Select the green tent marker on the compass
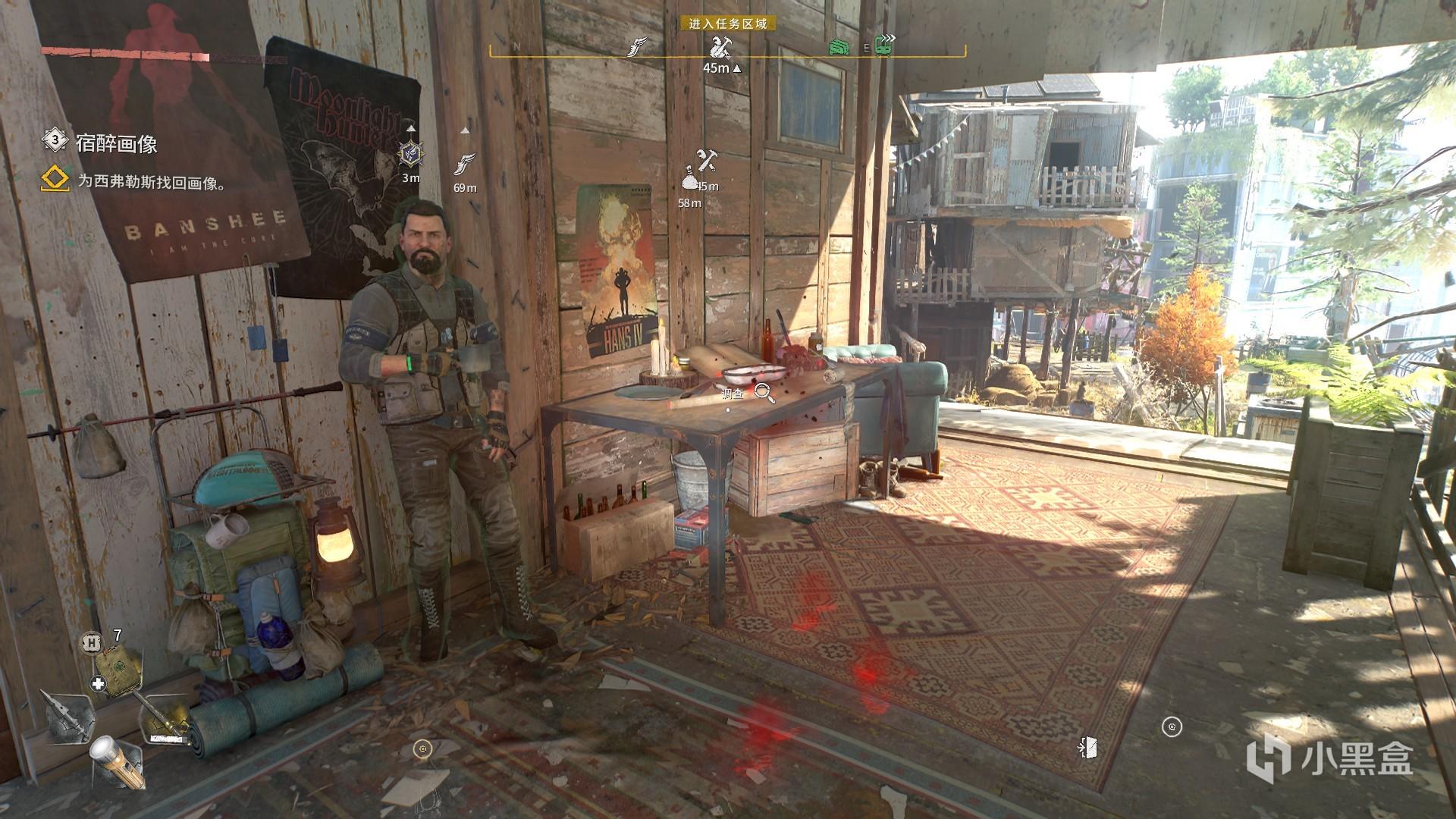The image size is (1456, 819). click(838, 47)
